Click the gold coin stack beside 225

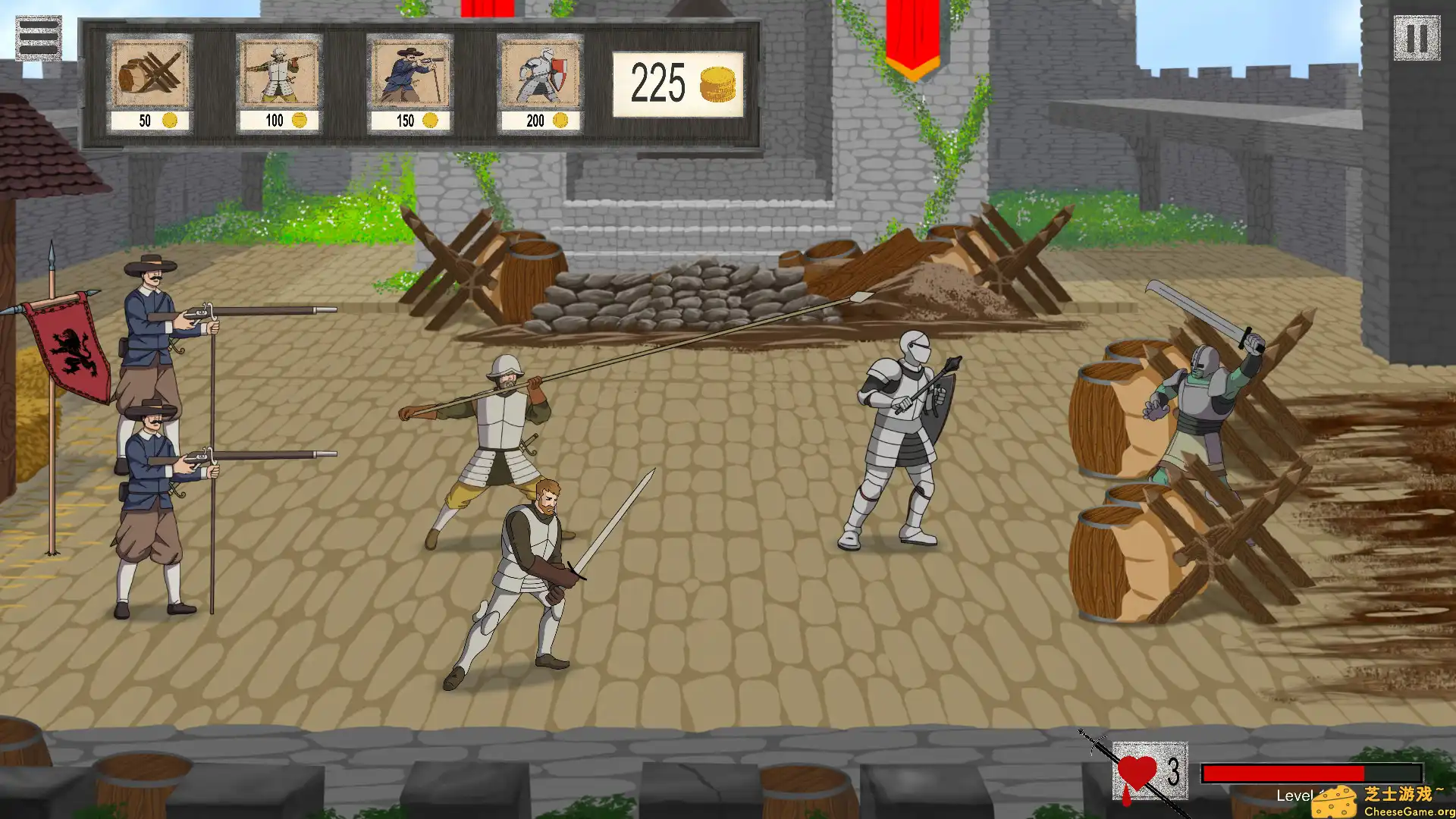coord(719,83)
